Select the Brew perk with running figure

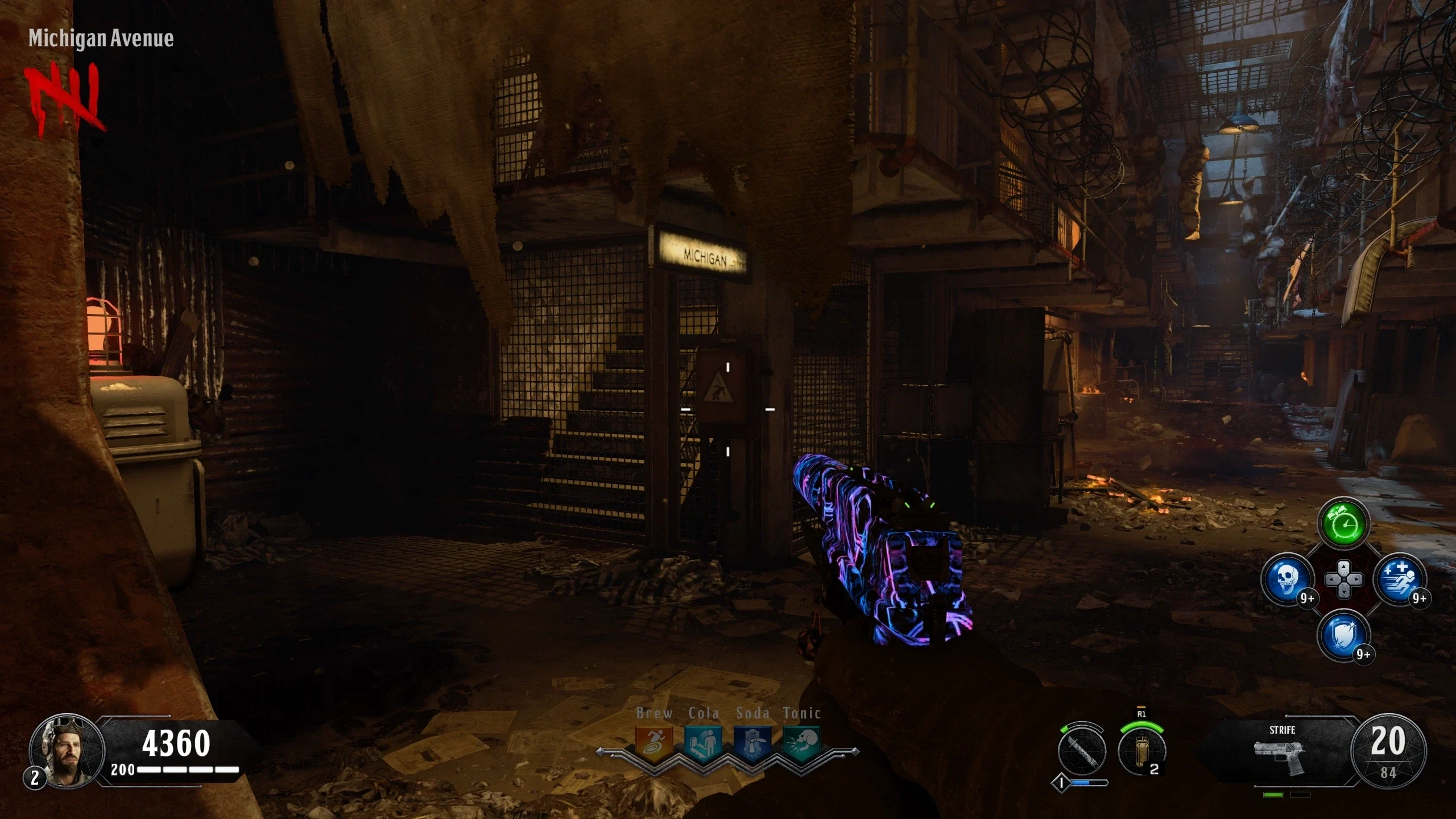654,742
